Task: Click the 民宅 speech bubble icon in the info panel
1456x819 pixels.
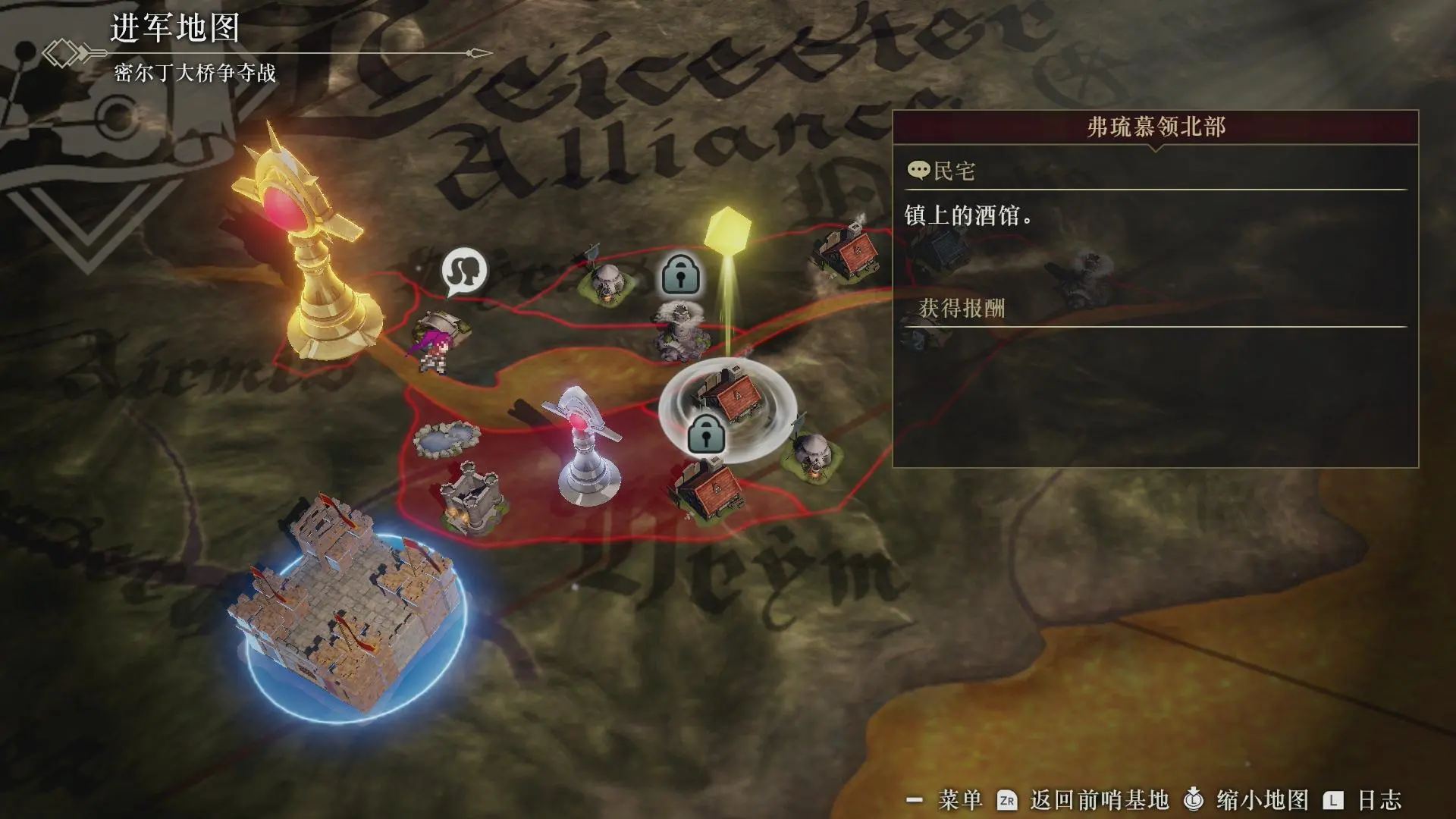Action: (x=919, y=171)
